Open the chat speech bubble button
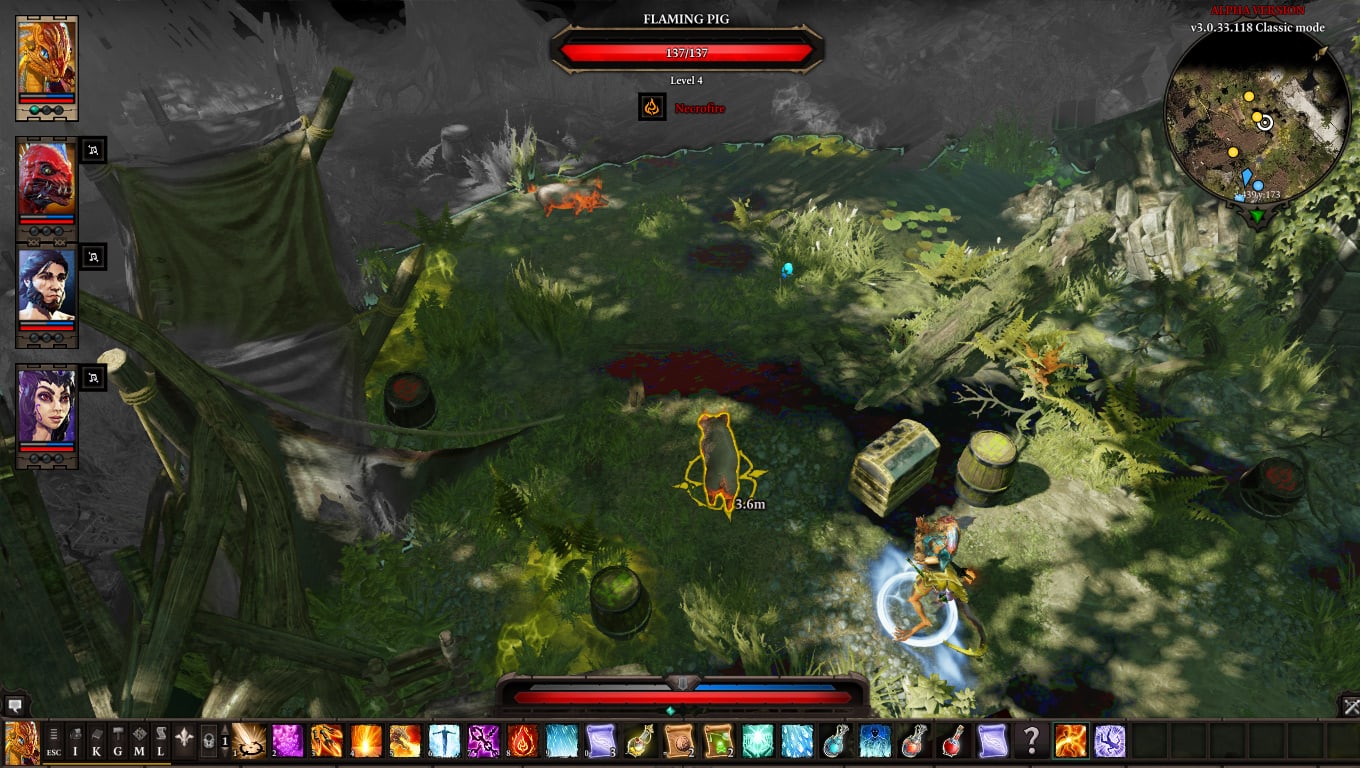 (14, 704)
